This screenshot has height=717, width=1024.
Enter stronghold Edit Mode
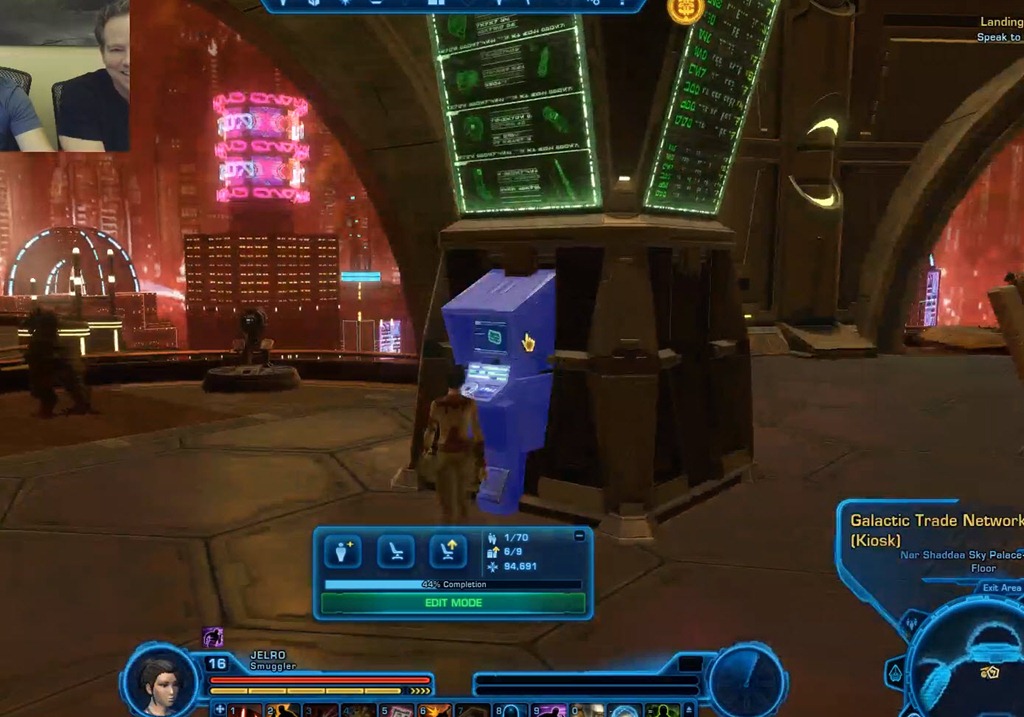click(x=453, y=603)
